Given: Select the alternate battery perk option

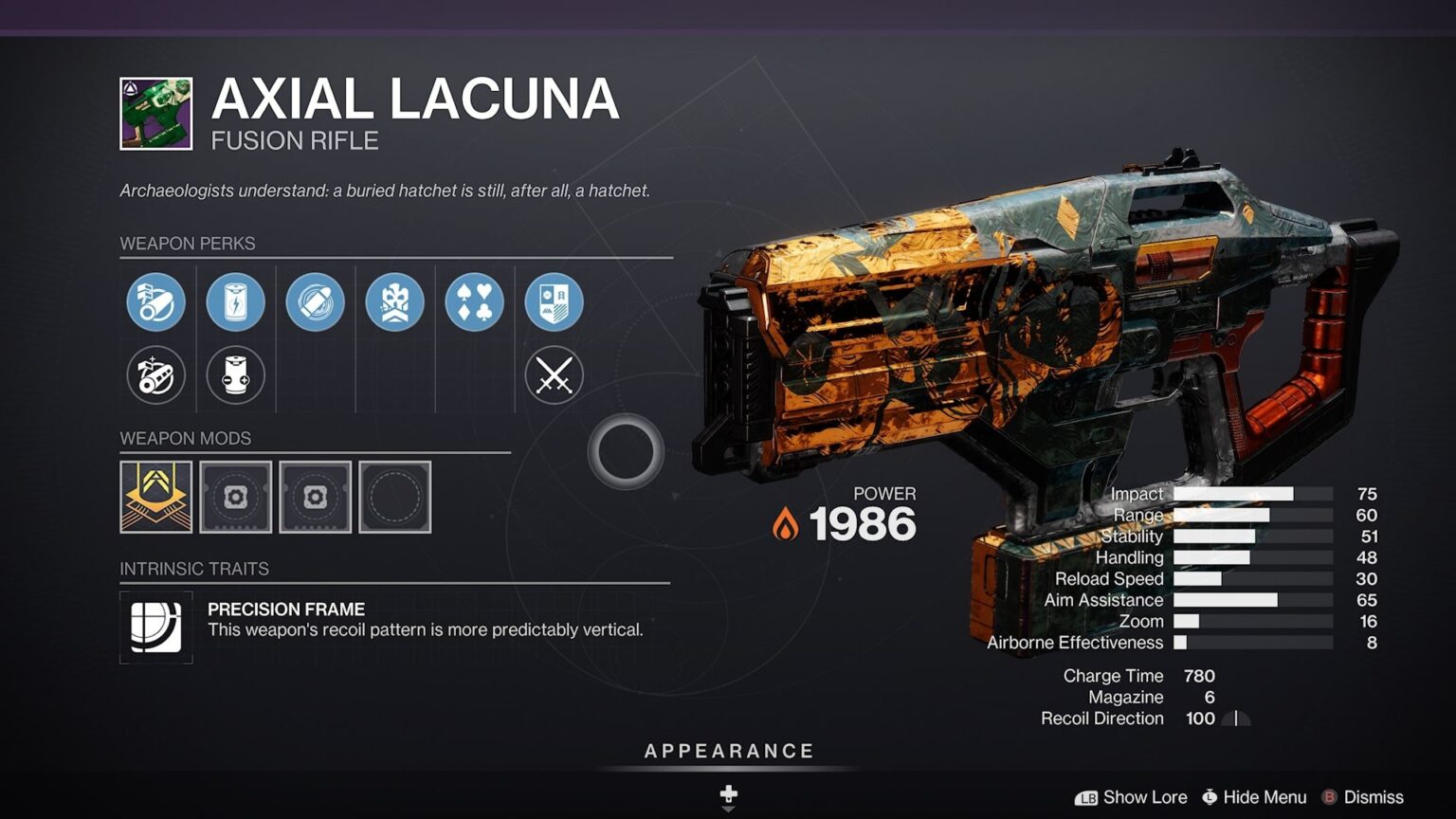Looking at the screenshot, I should [235, 374].
